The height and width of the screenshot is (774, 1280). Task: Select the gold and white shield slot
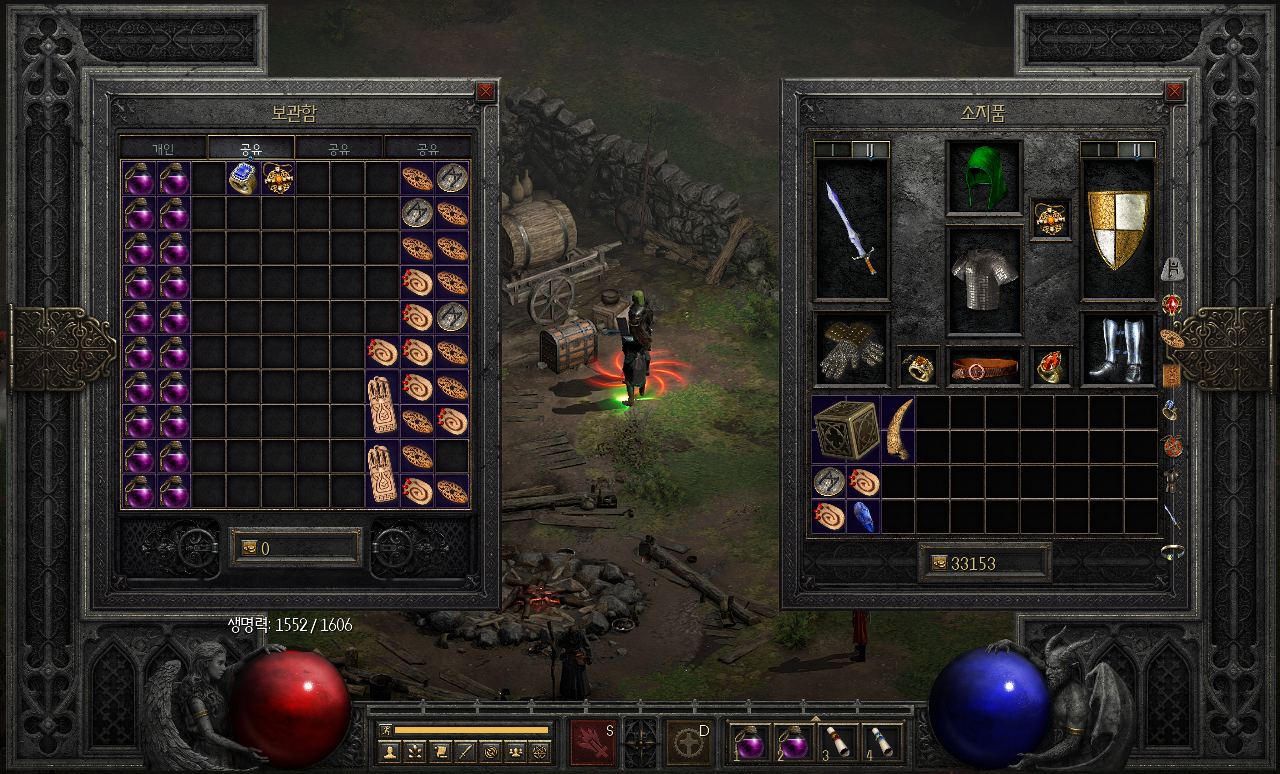[1118, 229]
